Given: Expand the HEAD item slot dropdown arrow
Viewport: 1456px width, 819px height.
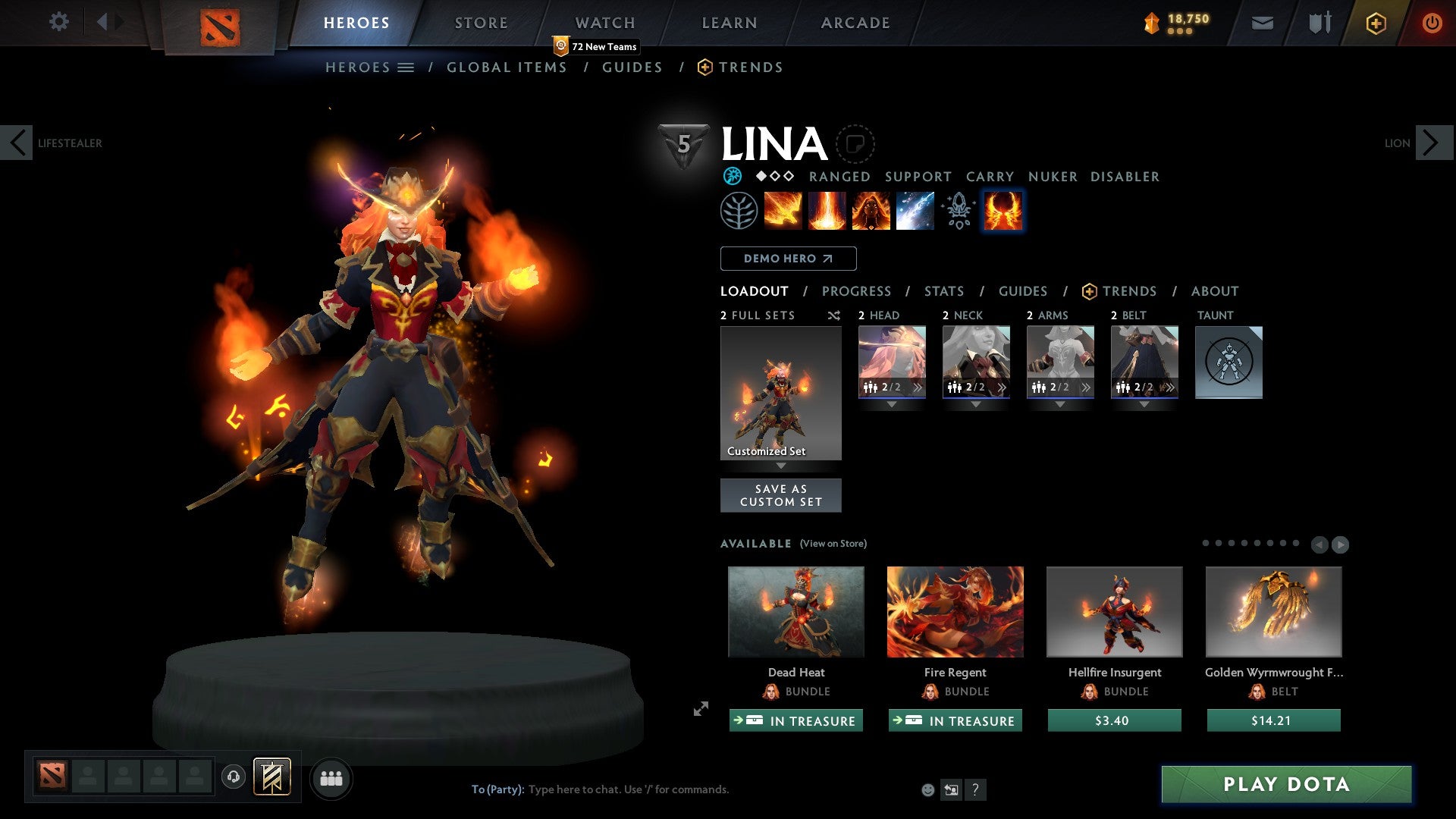Looking at the screenshot, I should pos(892,404).
